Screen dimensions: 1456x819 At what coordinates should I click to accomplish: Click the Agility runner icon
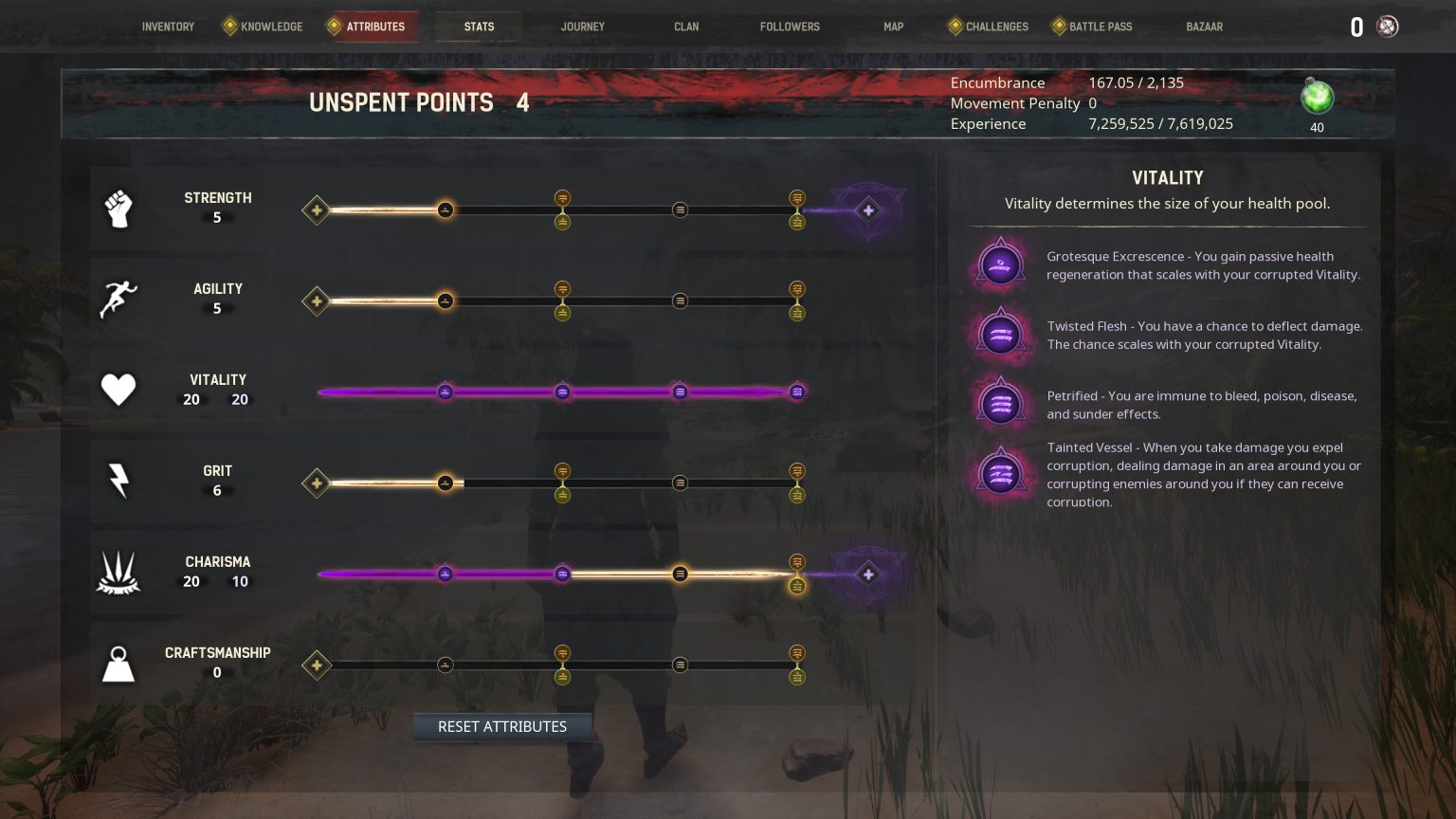coord(118,300)
